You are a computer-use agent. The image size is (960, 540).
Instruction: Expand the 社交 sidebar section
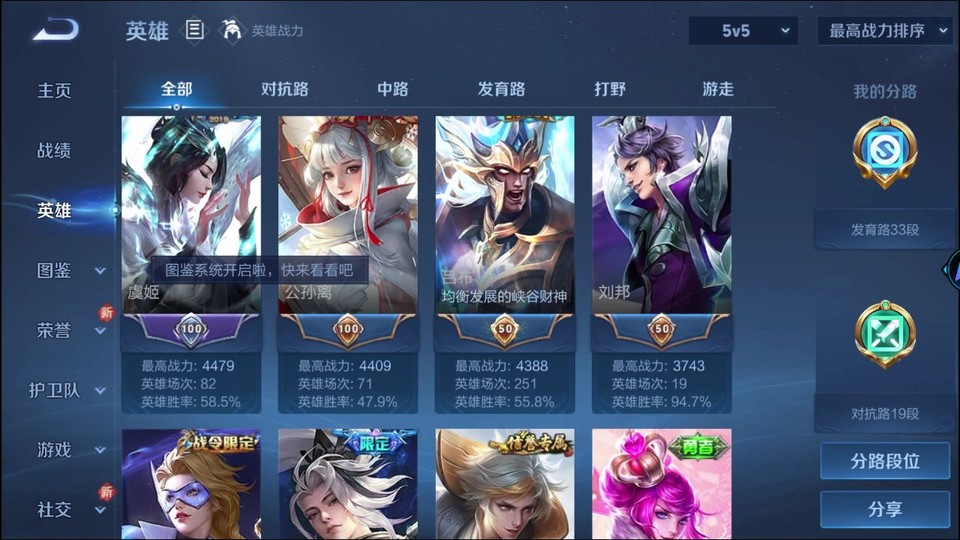(70, 510)
